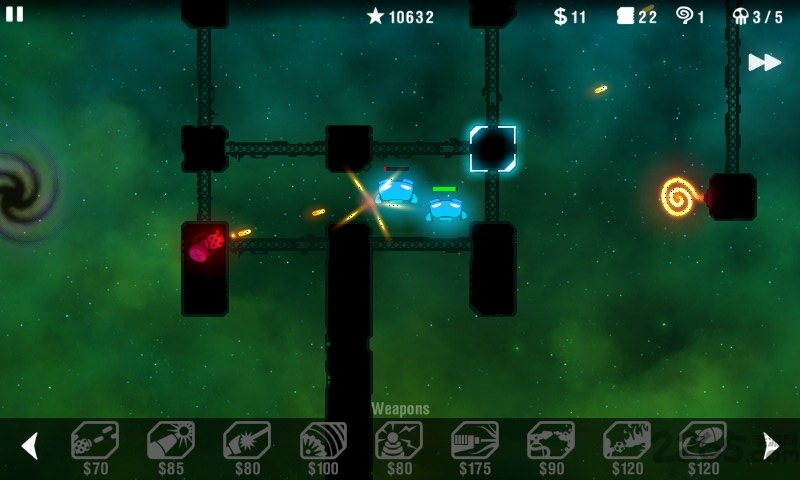The width and height of the screenshot is (800, 480).
Task: Select the $70 weapon
Action: pyautogui.click(x=95, y=441)
